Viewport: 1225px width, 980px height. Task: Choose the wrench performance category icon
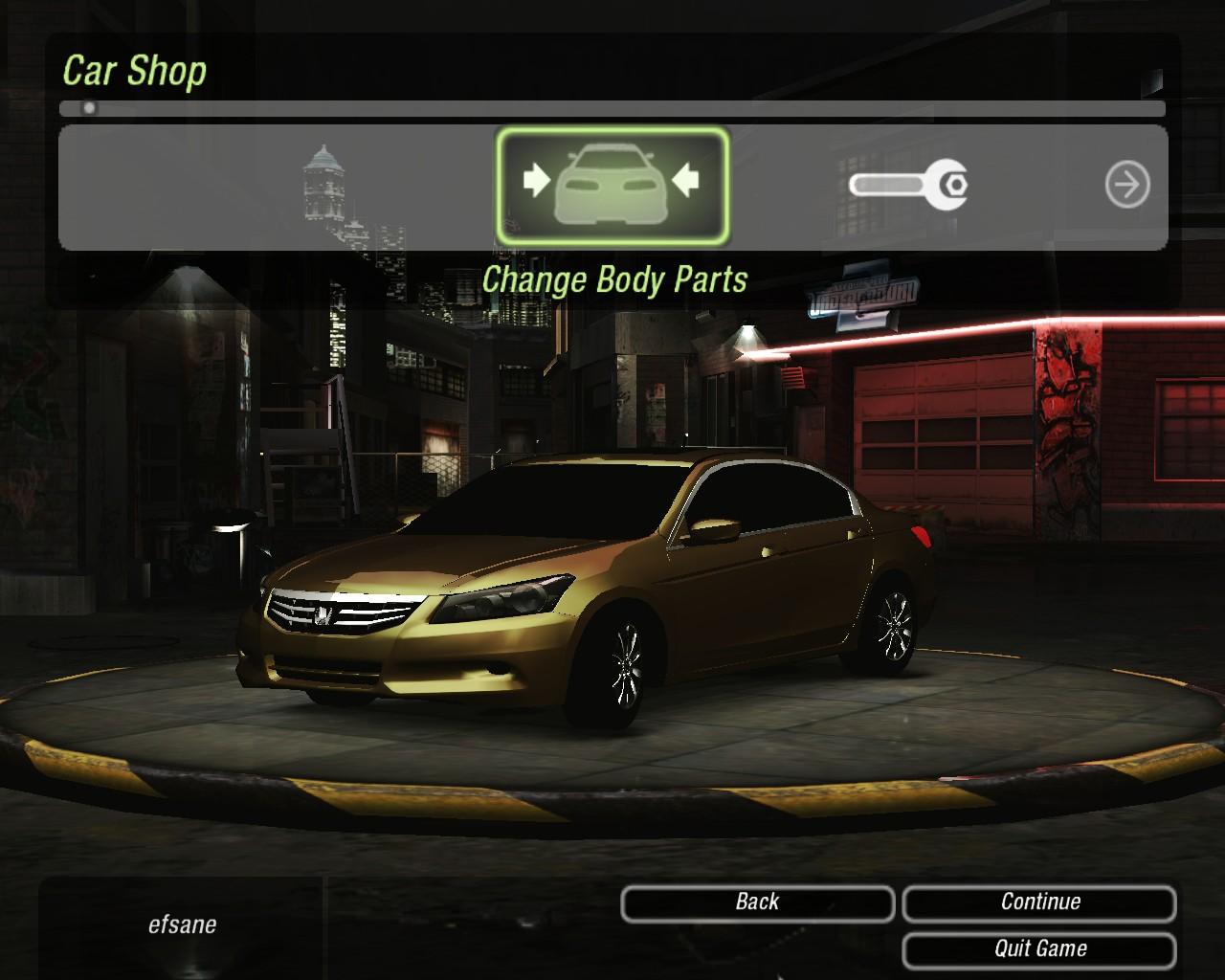[x=907, y=184]
